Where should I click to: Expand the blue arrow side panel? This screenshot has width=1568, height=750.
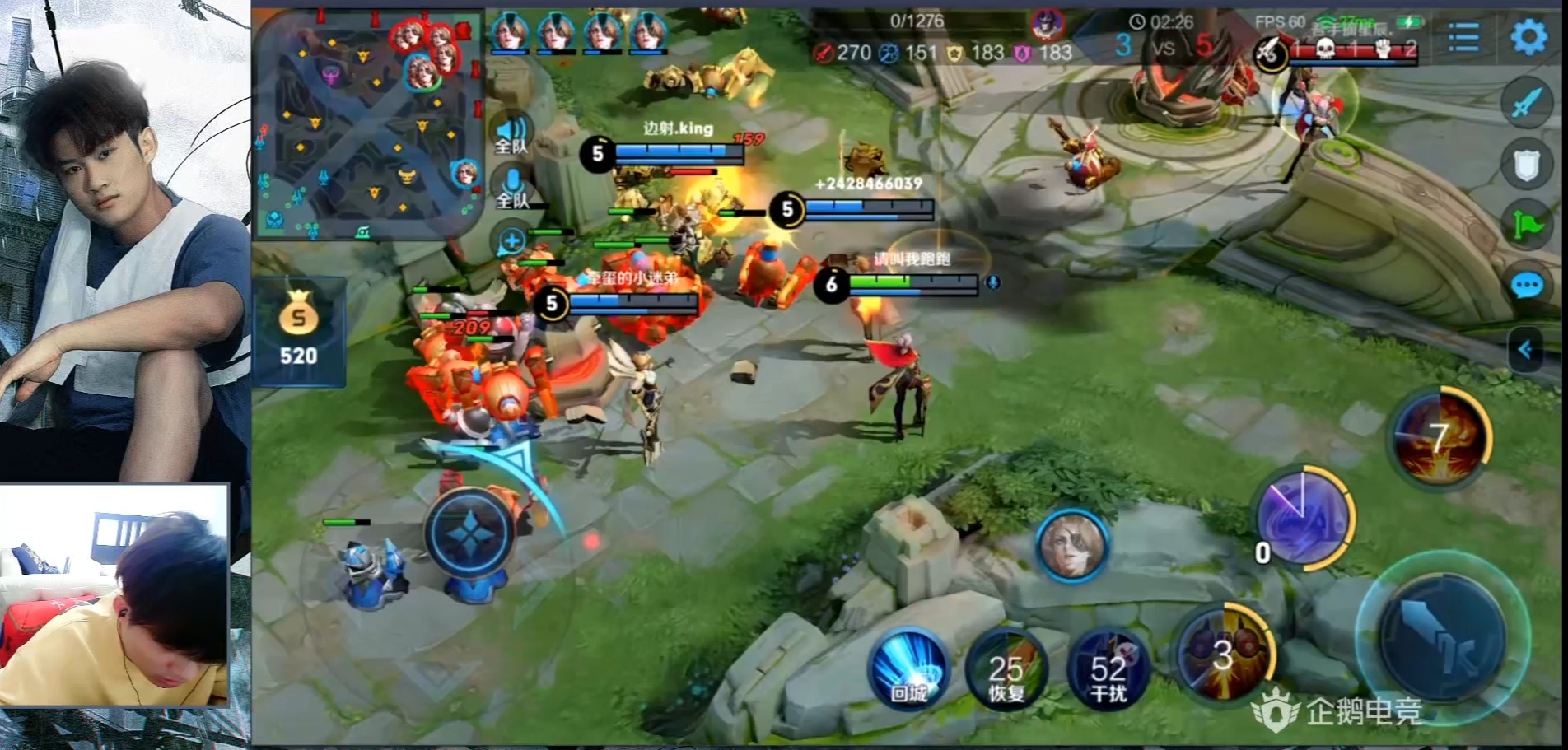(x=1525, y=350)
